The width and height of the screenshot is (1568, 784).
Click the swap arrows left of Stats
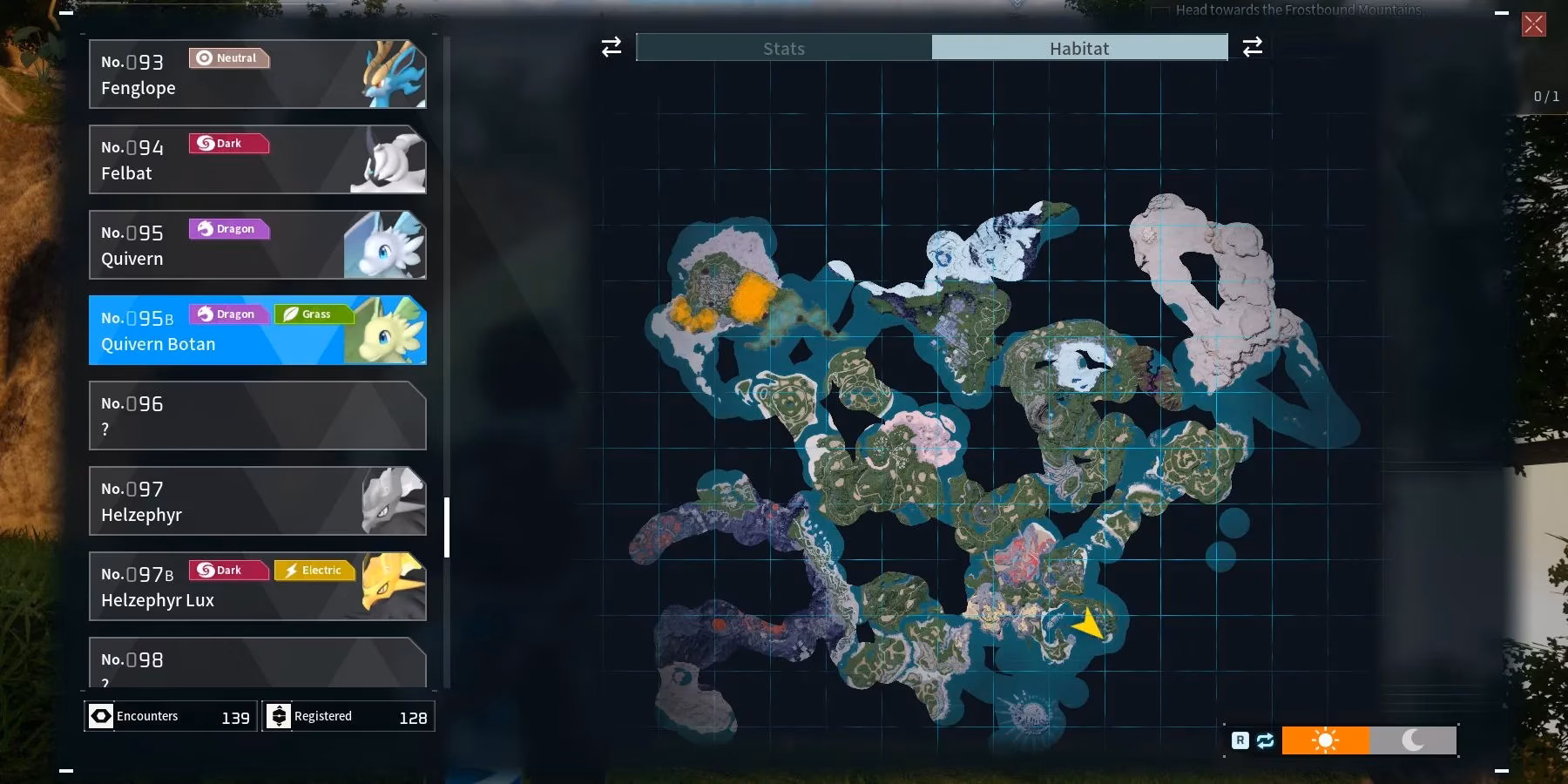tap(612, 47)
